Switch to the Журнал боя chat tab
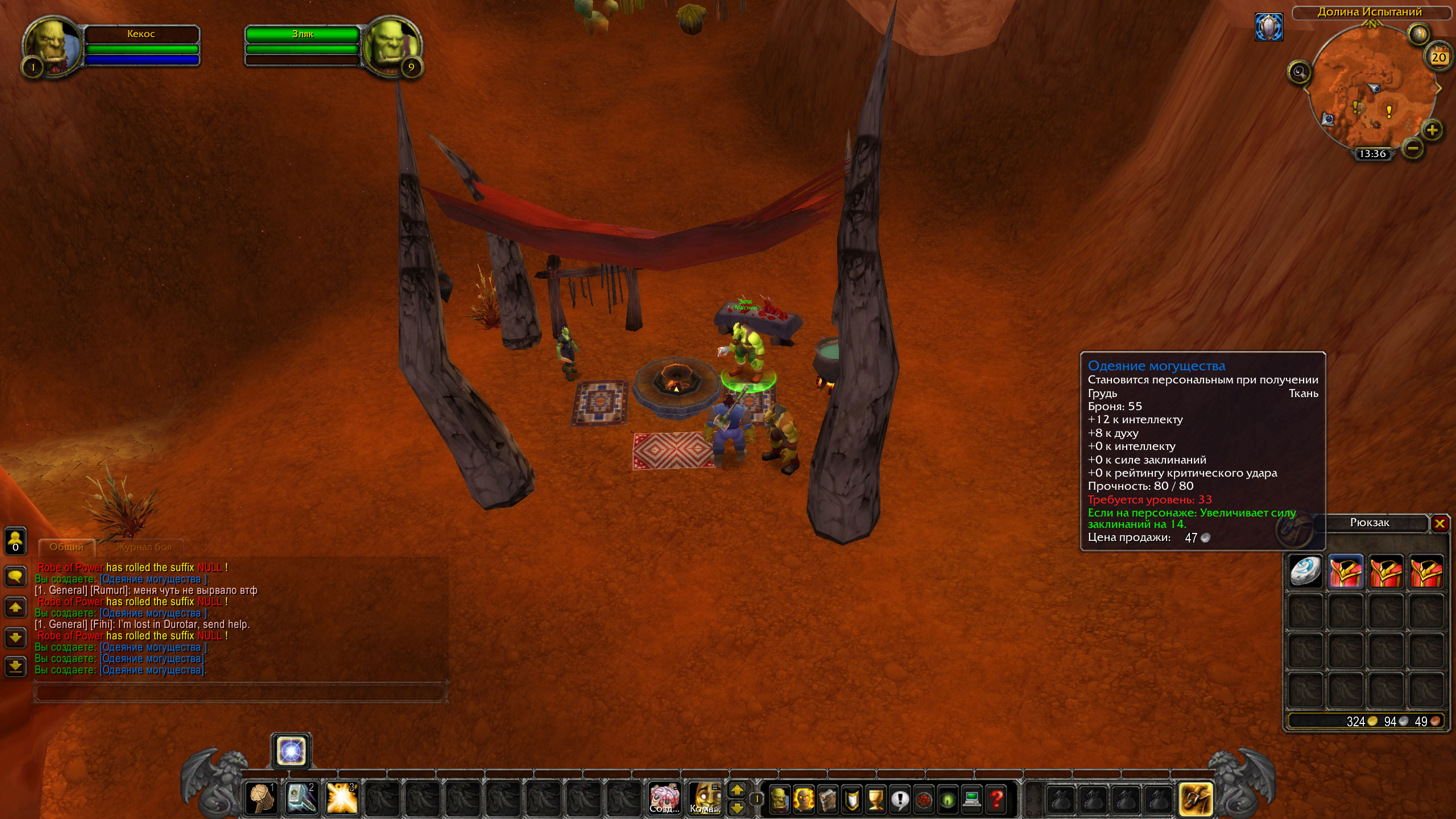 tap(143, 547)
